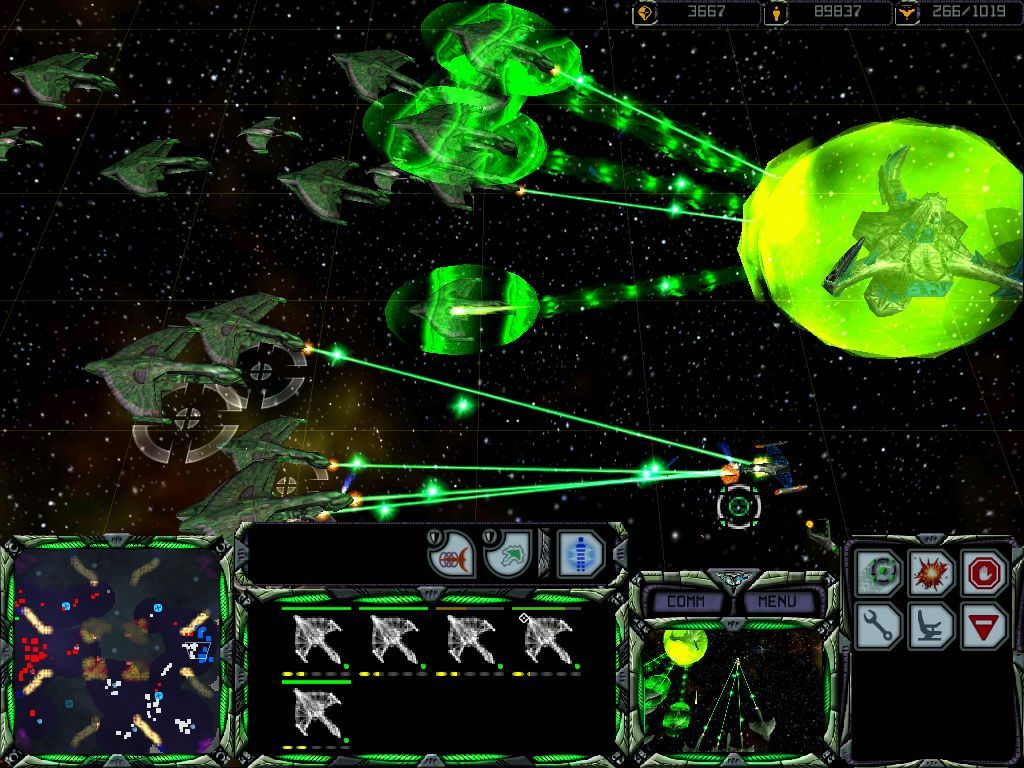Use the orange crescent special weapon icon
1024x768 pixels.
pyautogui.click(x=451, y=554)
